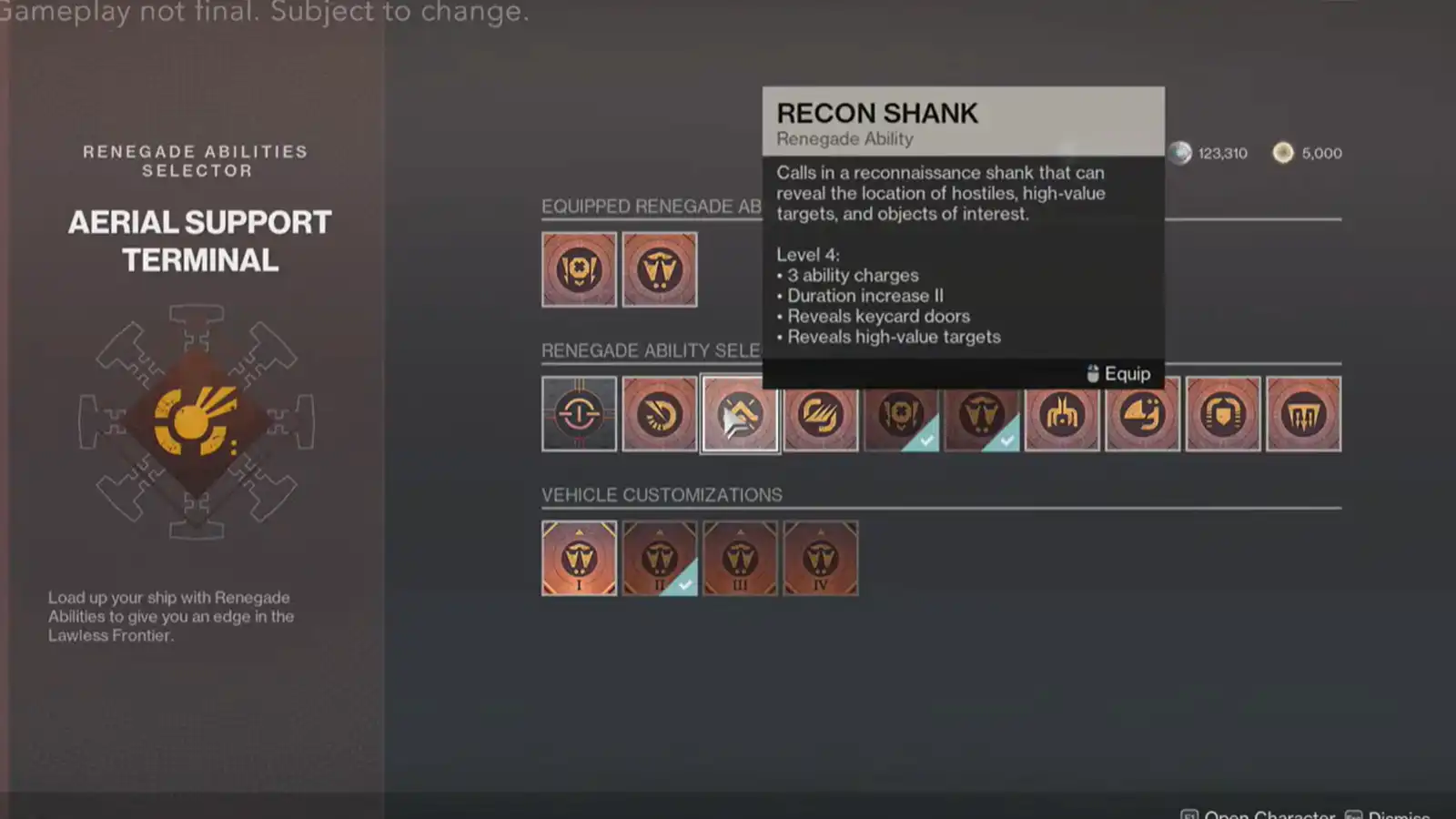The width and height of the screenshot is (1456, 819).
Task: Select the second ability in the selector row
Action: 660,414
